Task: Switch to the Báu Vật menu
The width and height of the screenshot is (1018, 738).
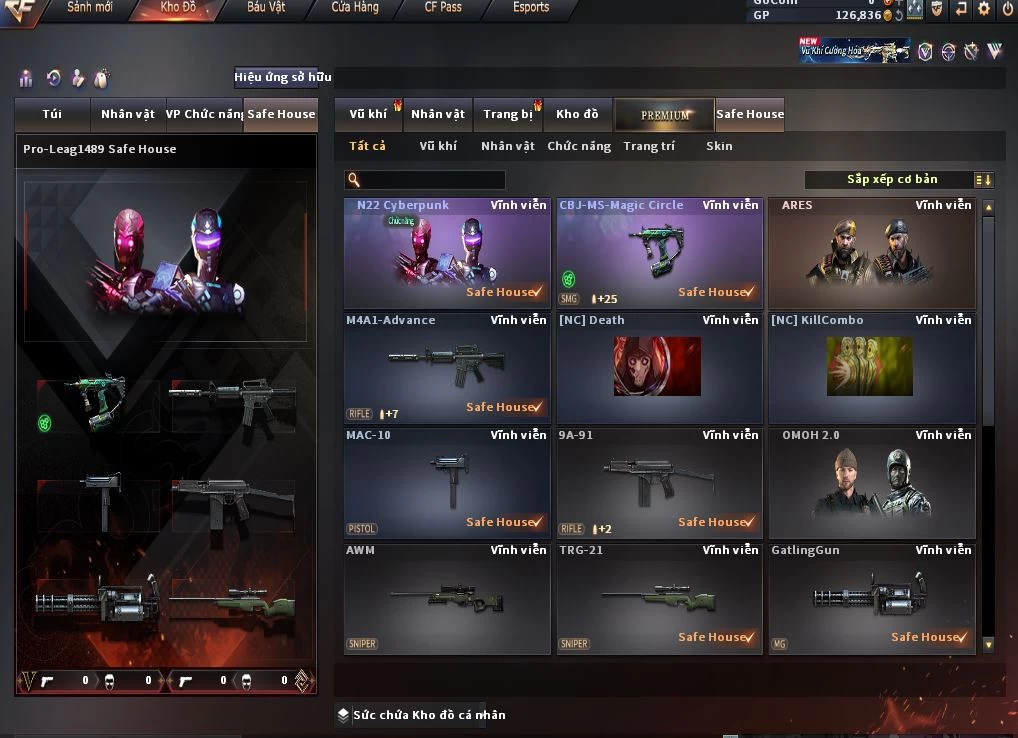Action: tap(266, 8)
